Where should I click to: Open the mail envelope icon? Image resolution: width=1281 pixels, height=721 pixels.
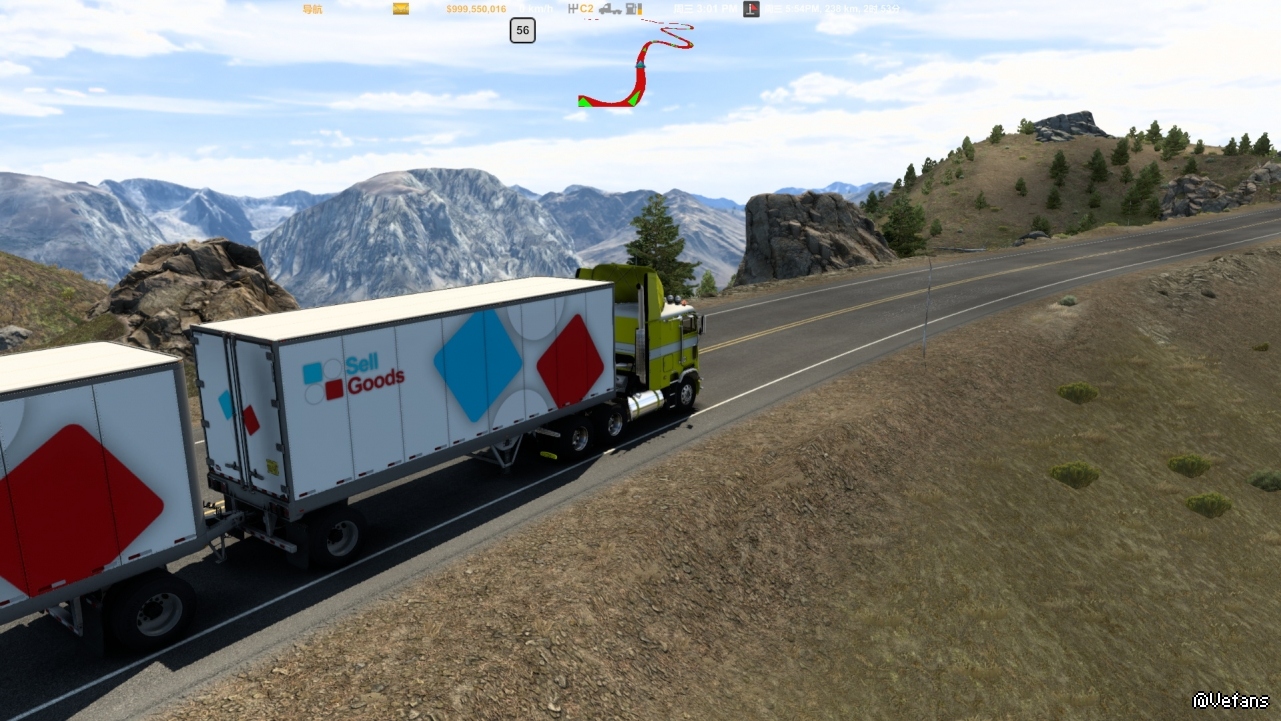click(400, 9)
